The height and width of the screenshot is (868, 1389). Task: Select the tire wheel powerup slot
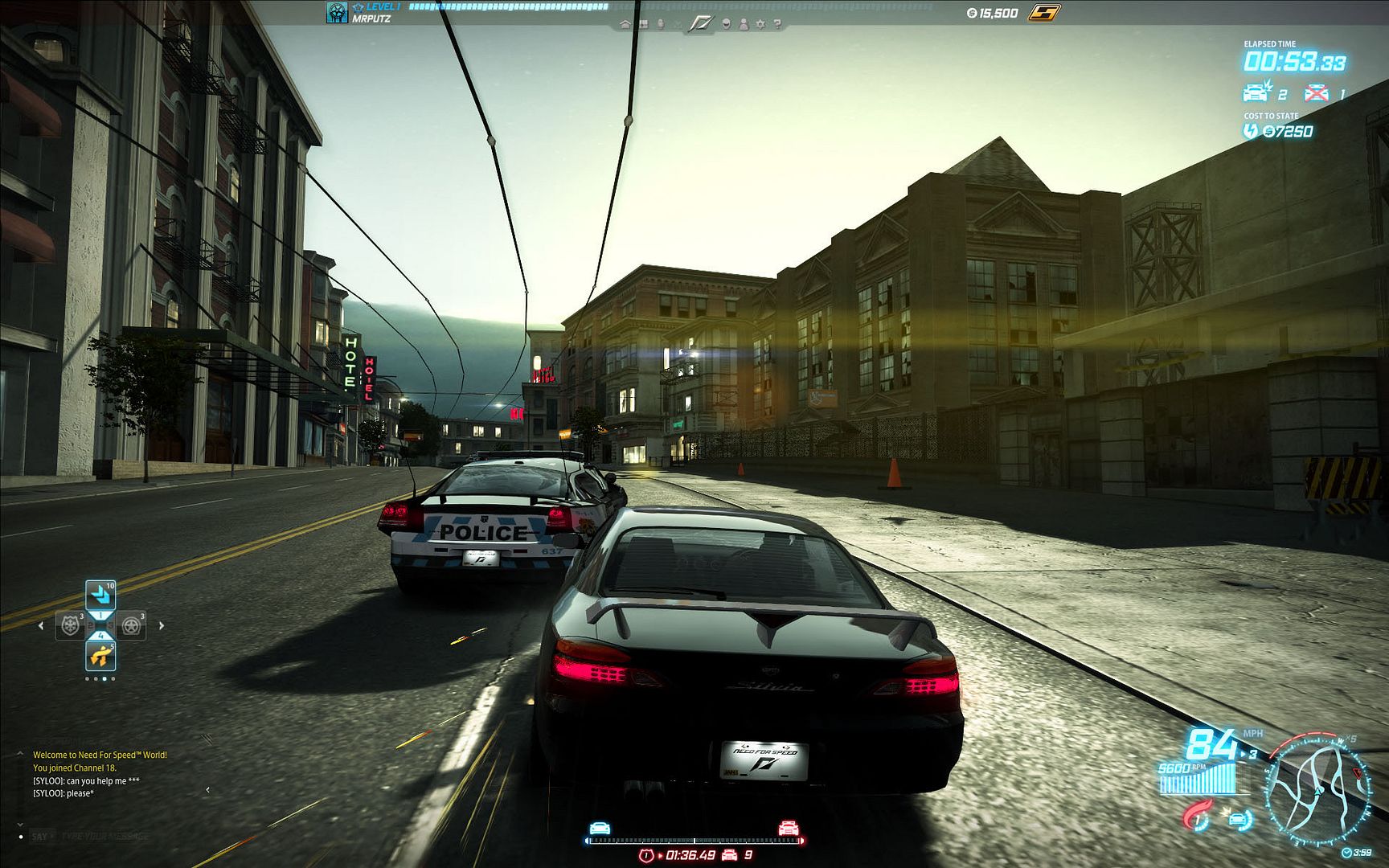pos(131,625)
